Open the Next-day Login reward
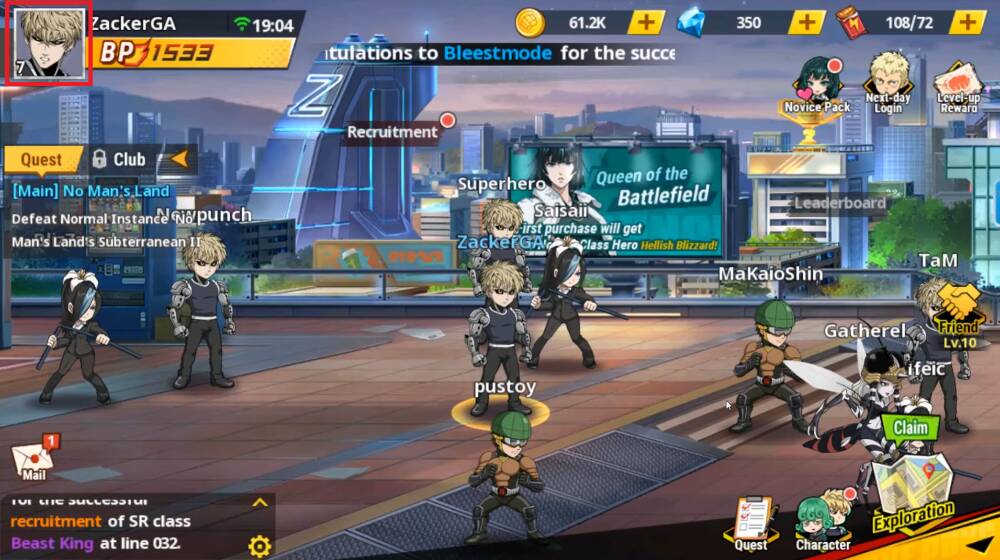The image size is (1000, 560). tap(889, 82)
